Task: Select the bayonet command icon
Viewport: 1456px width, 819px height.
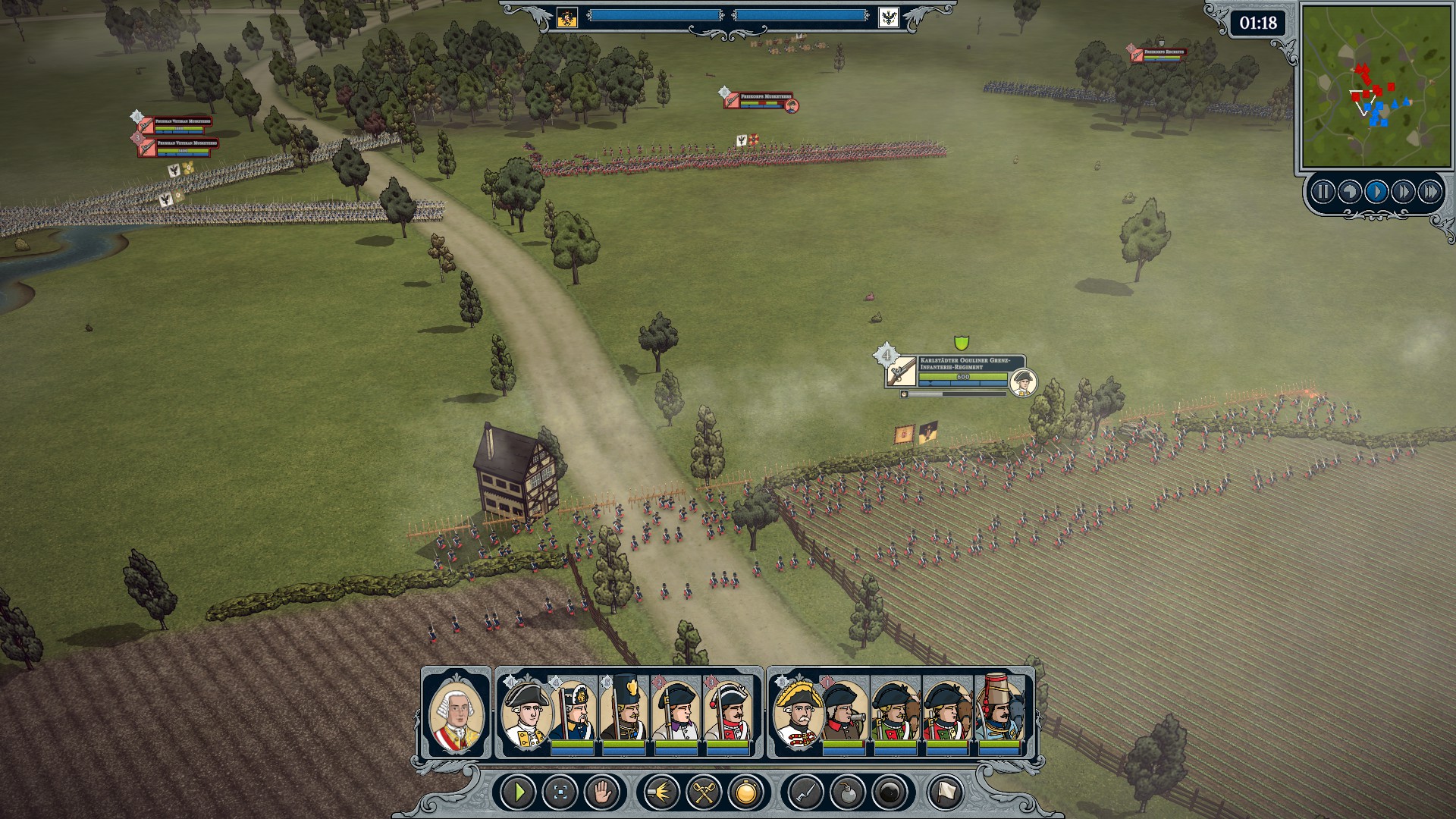Action: click(x=805, y=792)
